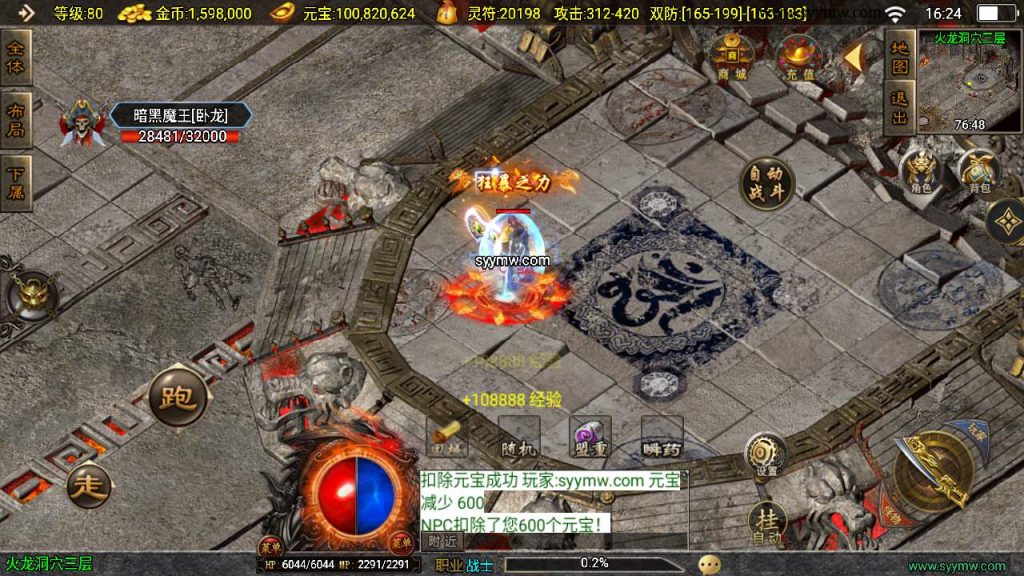Viewport: 1024px width, 576px height.
Task: Switch to 走 walk mode
Action: [x=90, y=487]
